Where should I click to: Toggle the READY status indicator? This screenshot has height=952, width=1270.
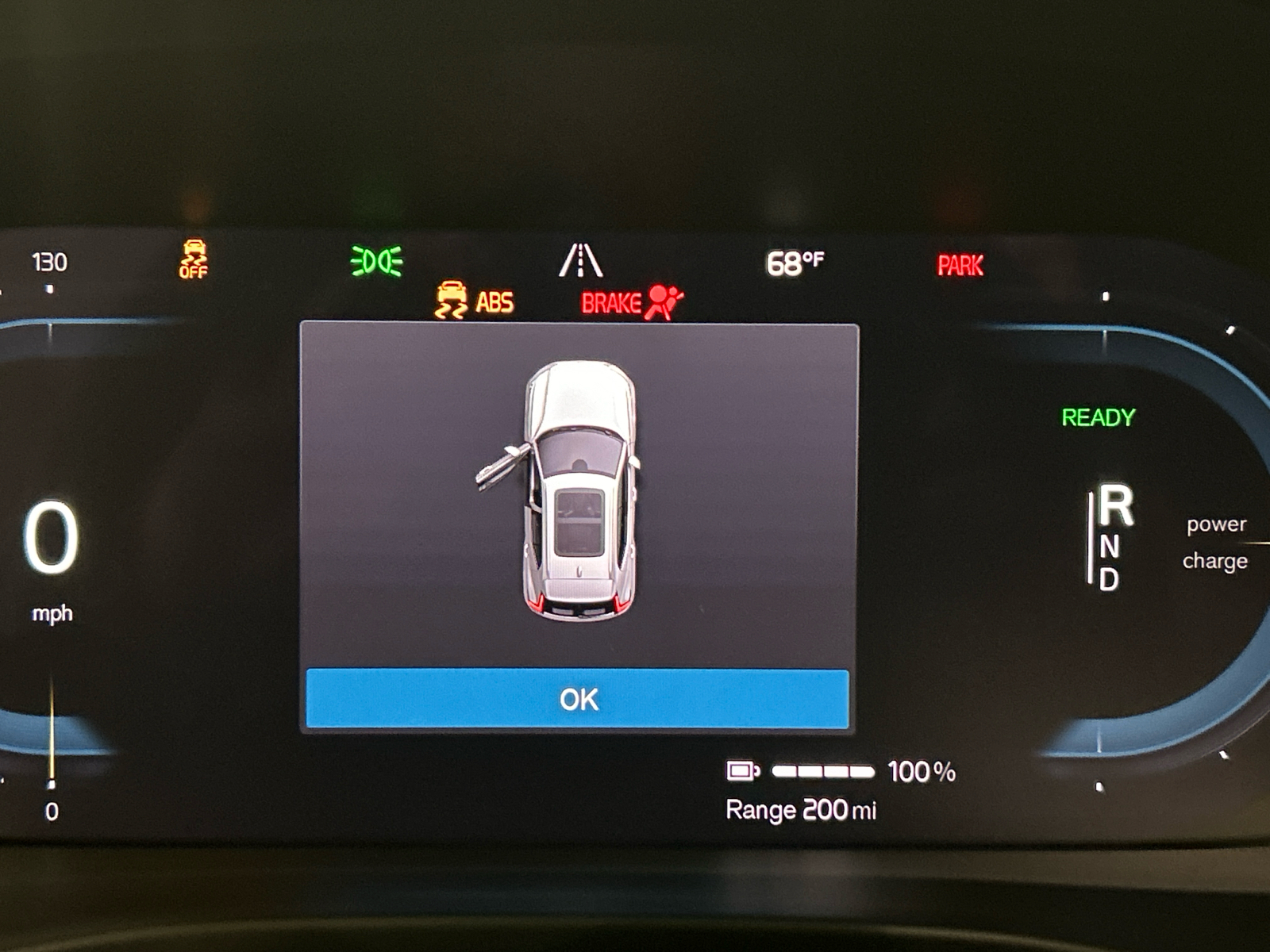click(x=1098, y=414)
